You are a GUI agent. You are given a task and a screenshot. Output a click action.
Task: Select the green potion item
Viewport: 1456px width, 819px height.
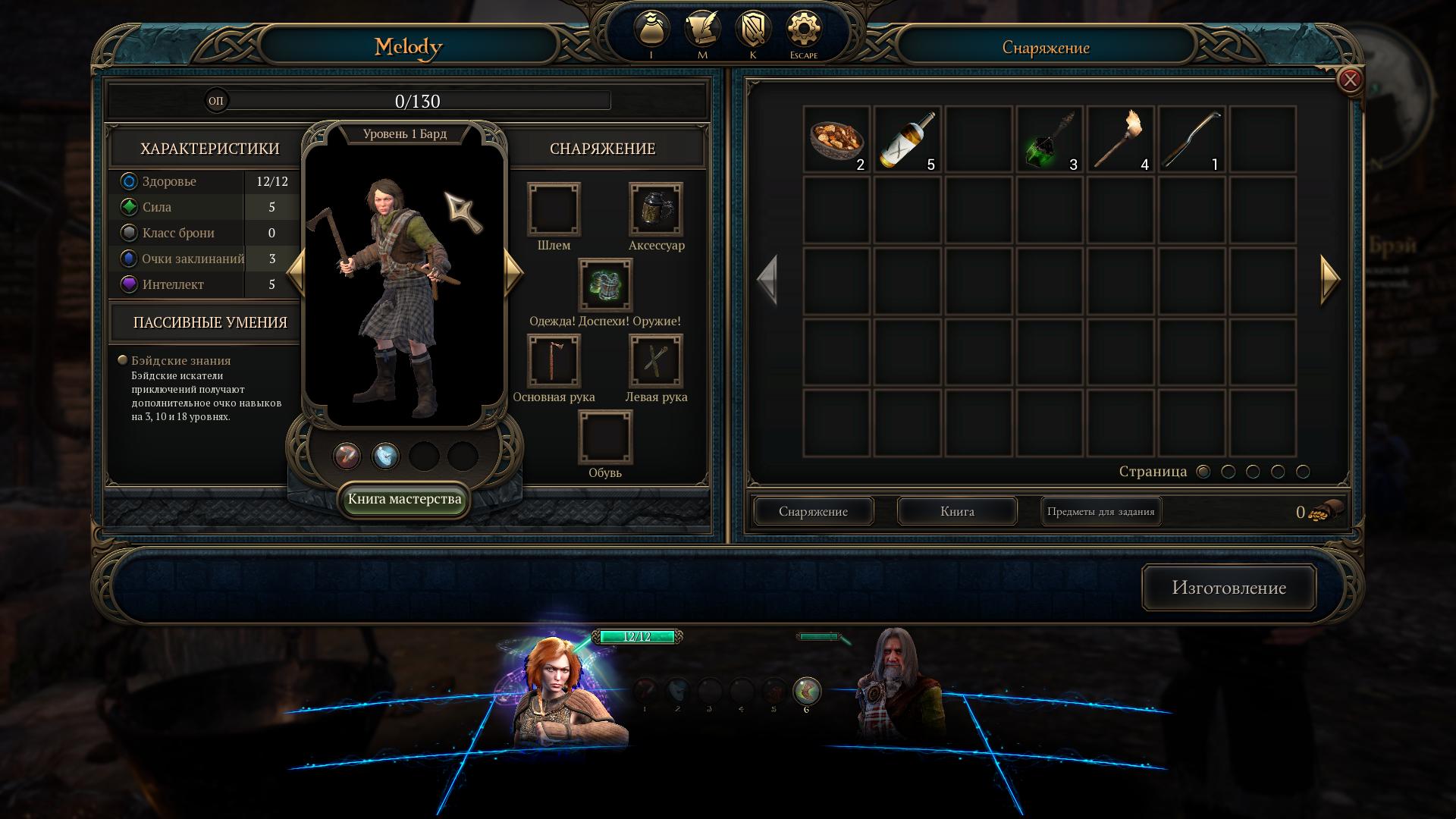(1050, 140)
